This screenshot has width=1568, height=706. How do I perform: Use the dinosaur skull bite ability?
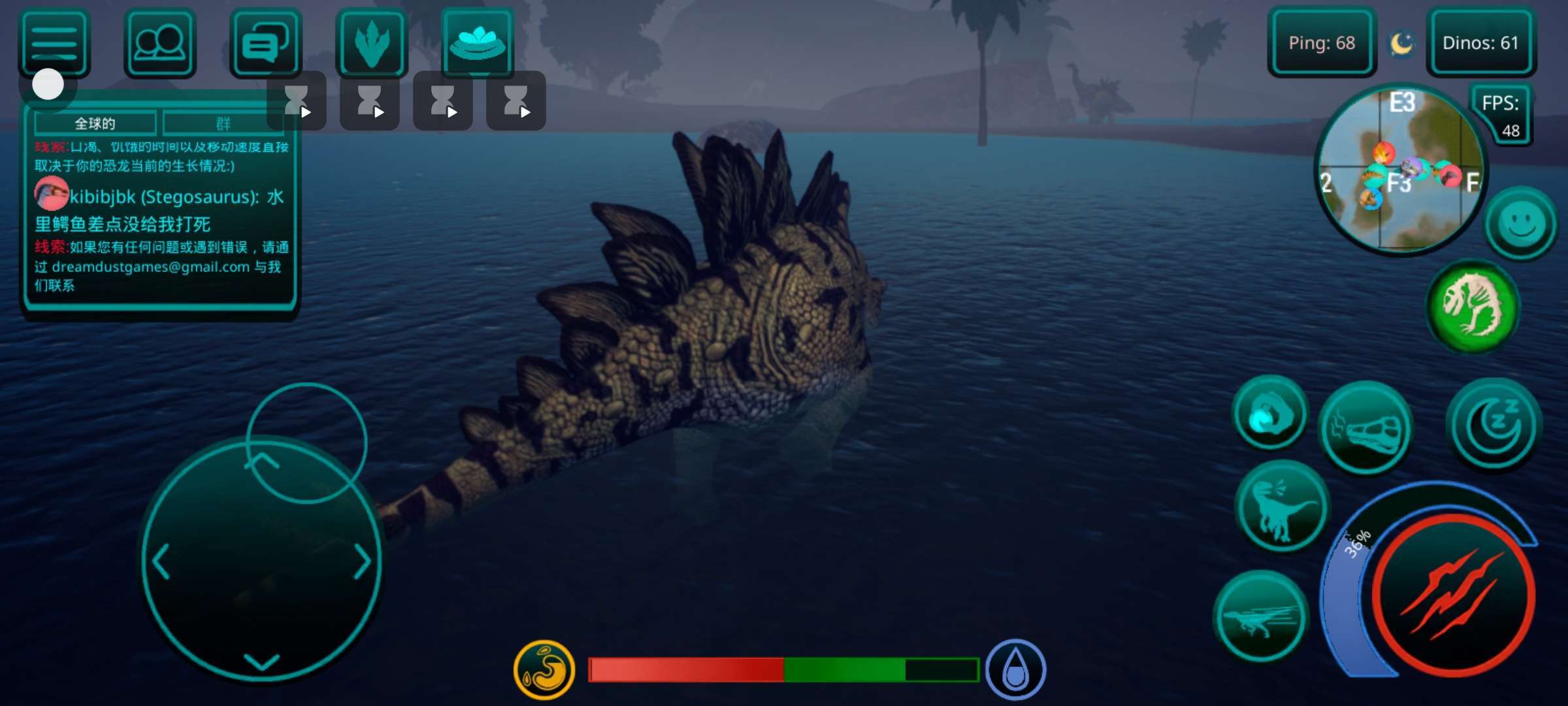[1365, 429]
